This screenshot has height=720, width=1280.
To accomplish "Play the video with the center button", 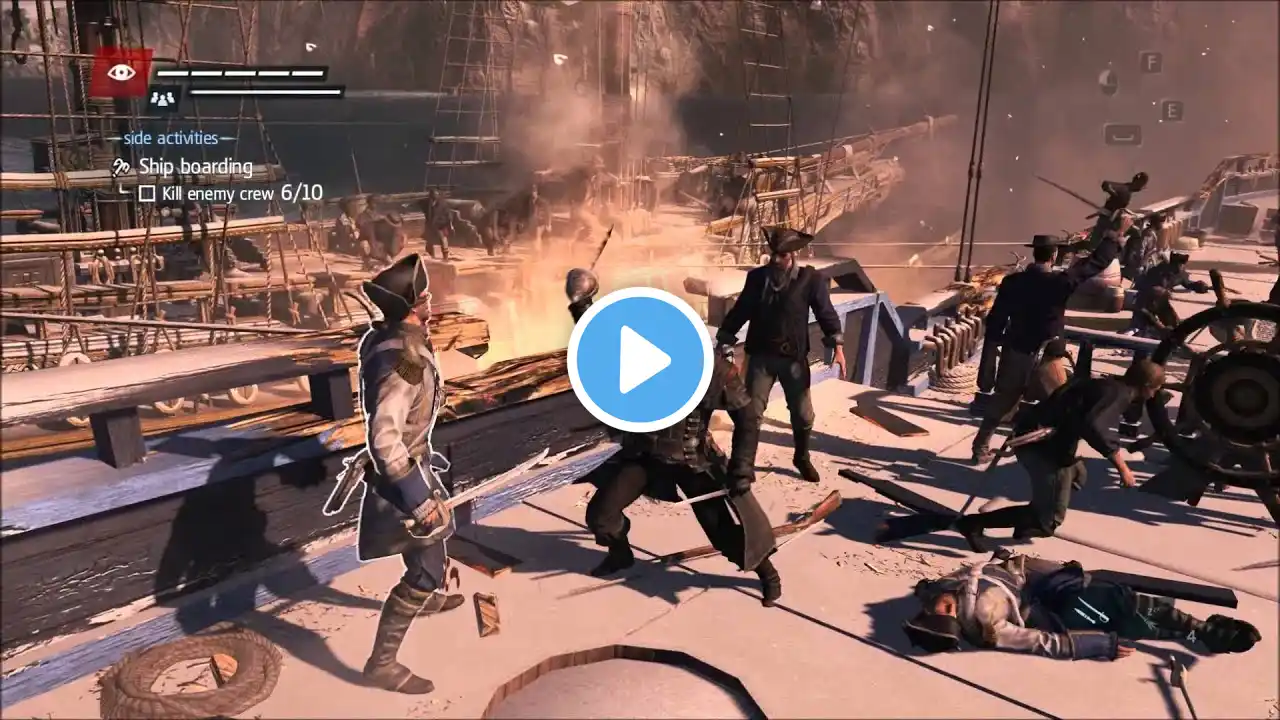I will click(x=640, y=360).
